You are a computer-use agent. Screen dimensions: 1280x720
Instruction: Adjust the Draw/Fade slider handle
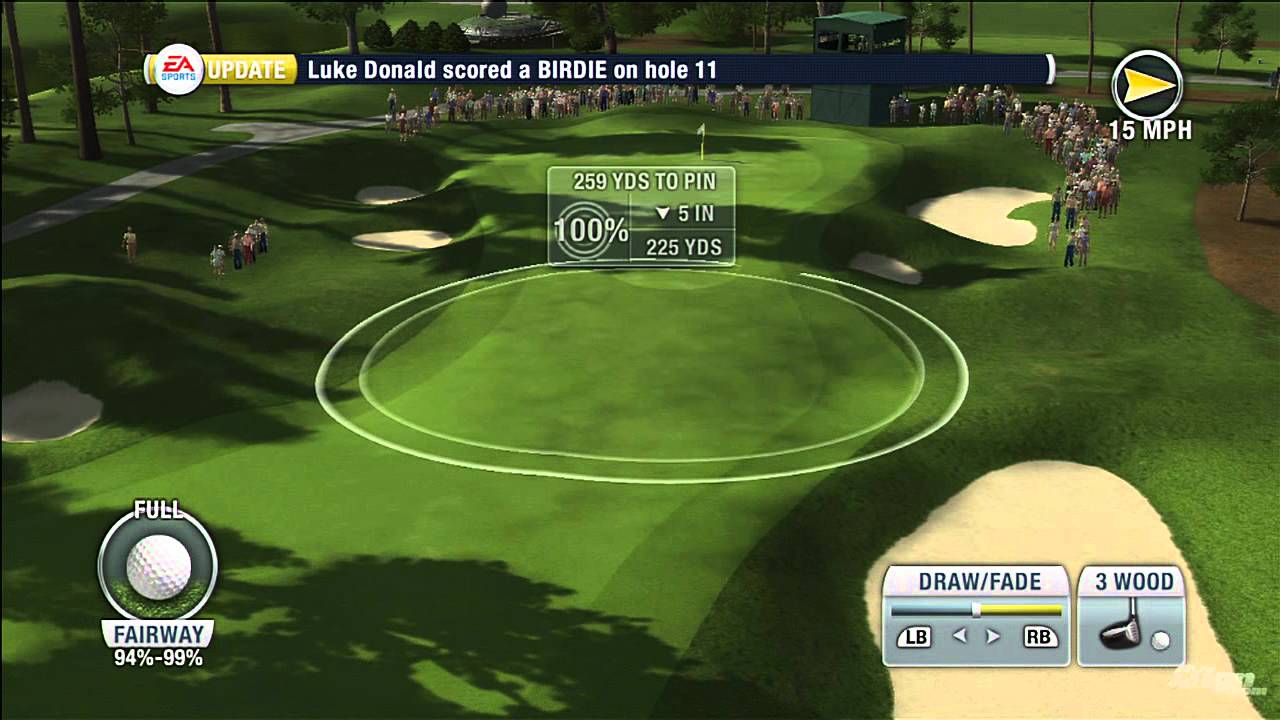(x=978, y=609)
